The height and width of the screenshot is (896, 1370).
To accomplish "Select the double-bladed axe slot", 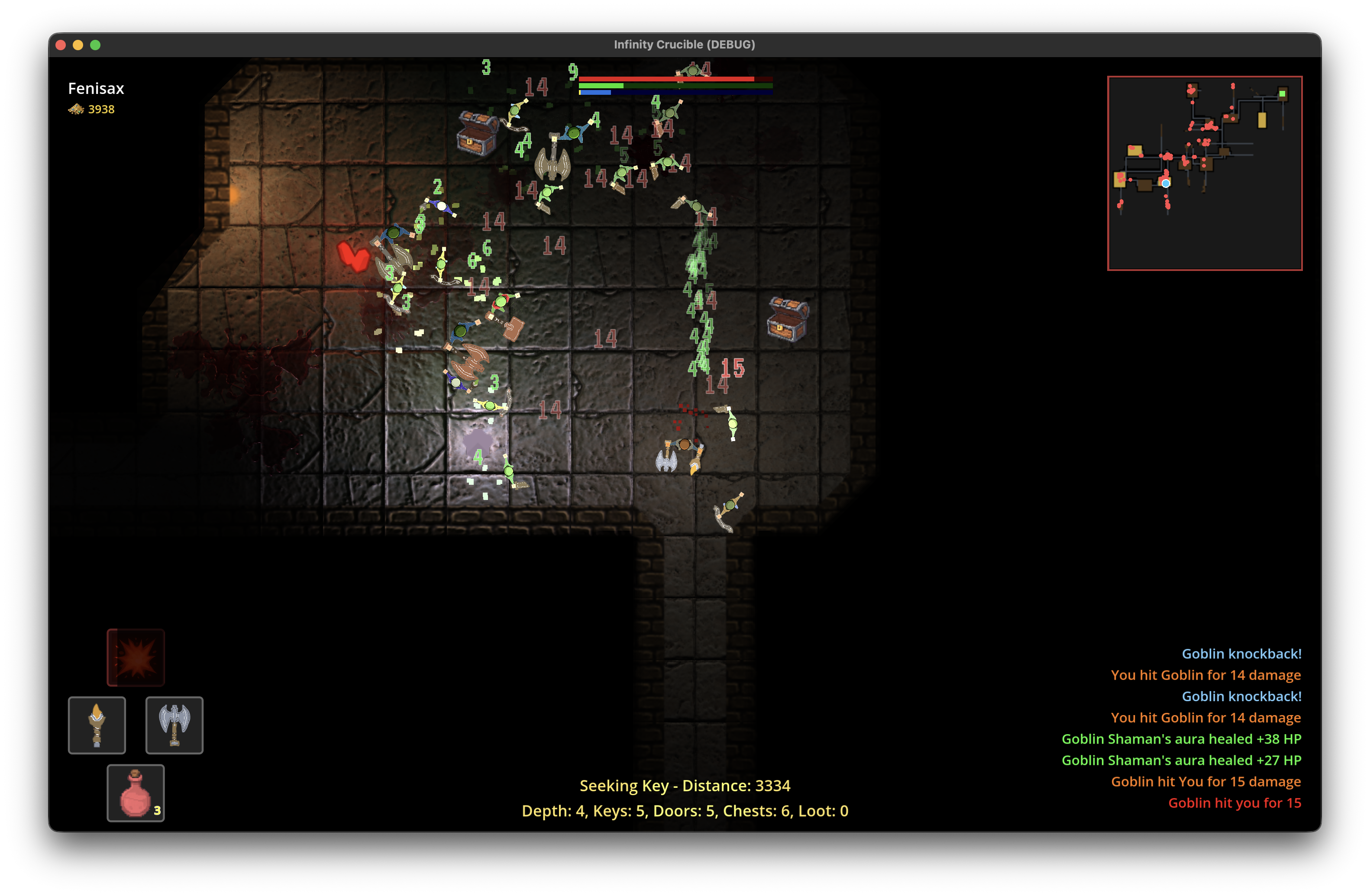I will pos(174,725).
